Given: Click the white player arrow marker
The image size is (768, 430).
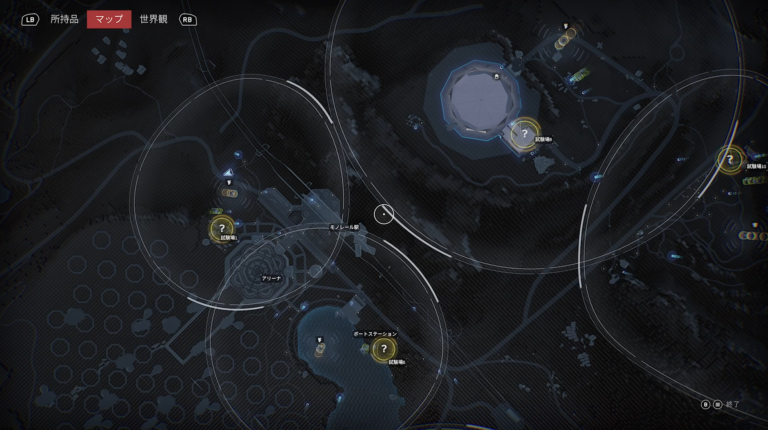Looking at the screenshot, I should pyautogui.click(x=229, y=174).
